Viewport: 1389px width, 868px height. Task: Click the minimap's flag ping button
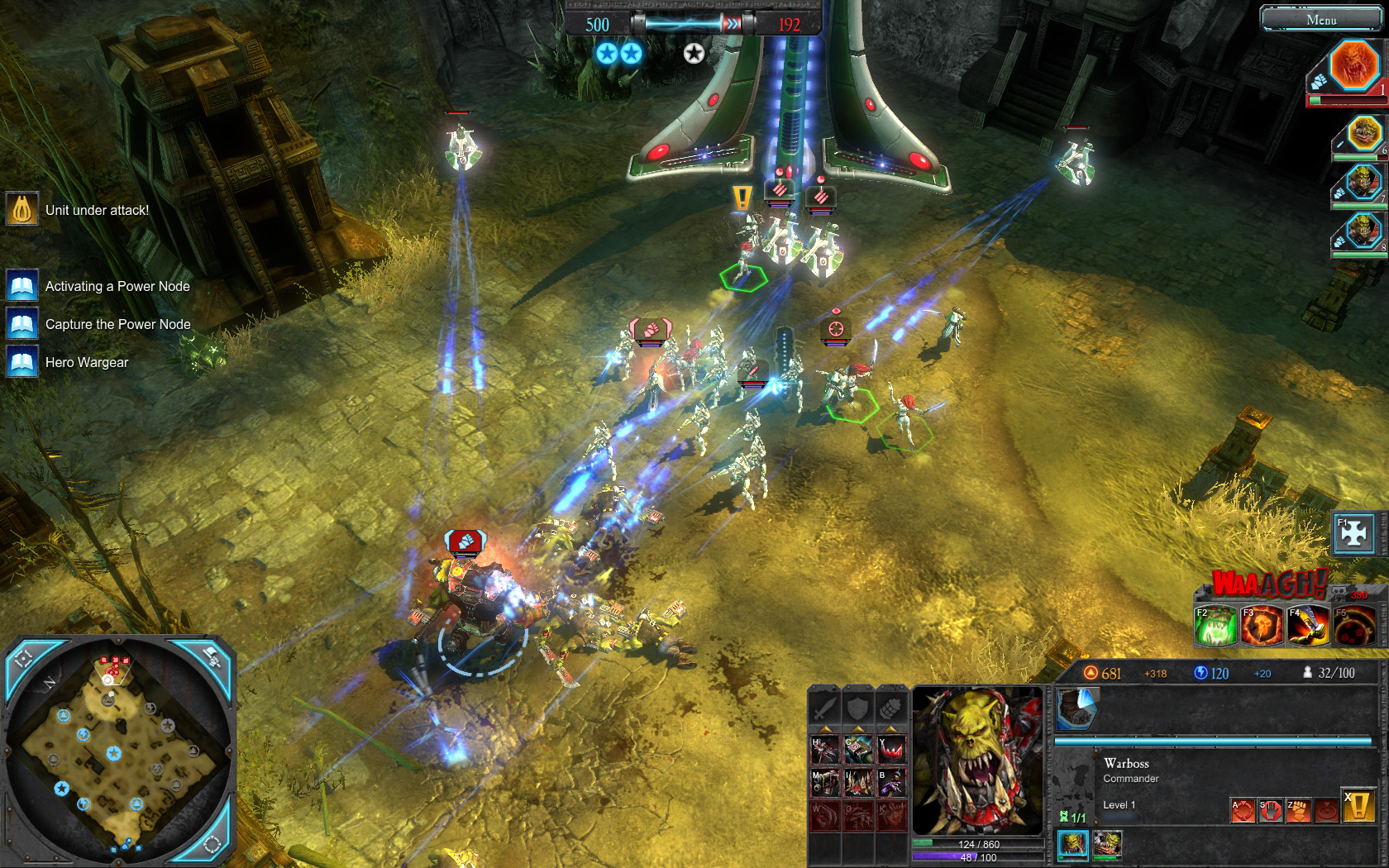[212, 657]
